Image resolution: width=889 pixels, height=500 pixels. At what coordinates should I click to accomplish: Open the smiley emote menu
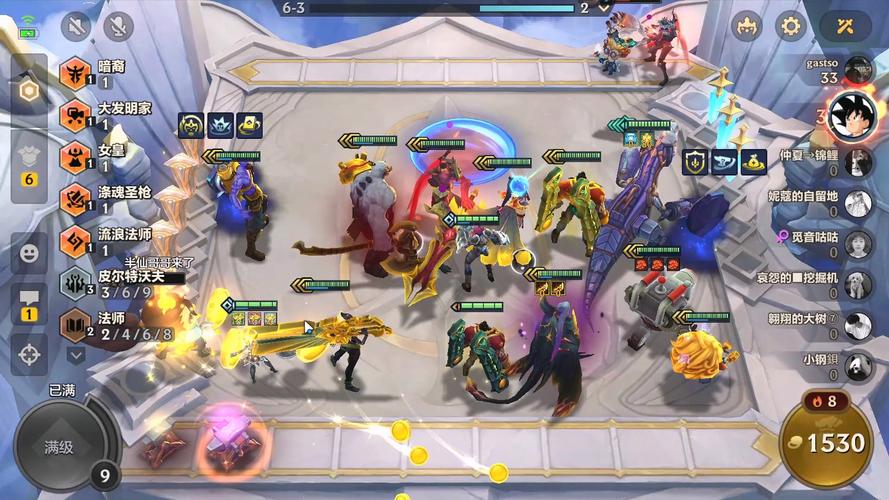[29, 253]
